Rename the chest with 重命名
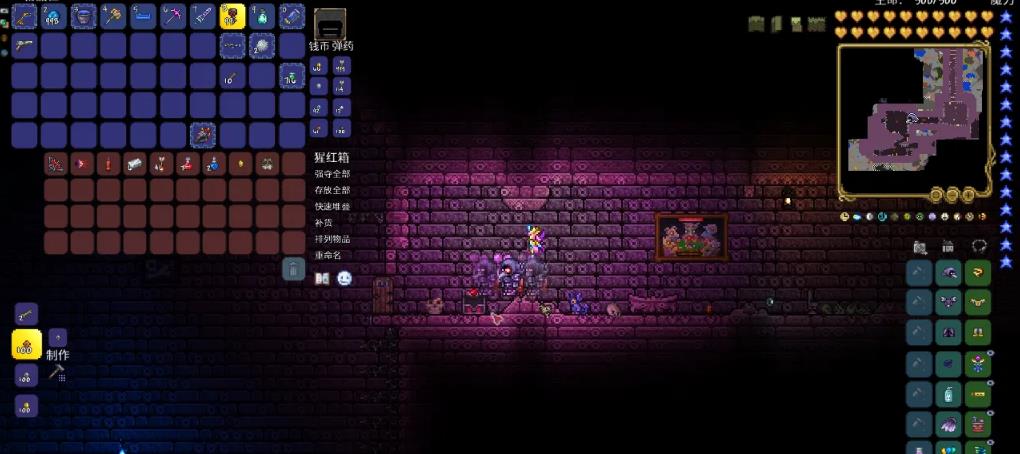The image size is (1020, 454). (328, 255)
